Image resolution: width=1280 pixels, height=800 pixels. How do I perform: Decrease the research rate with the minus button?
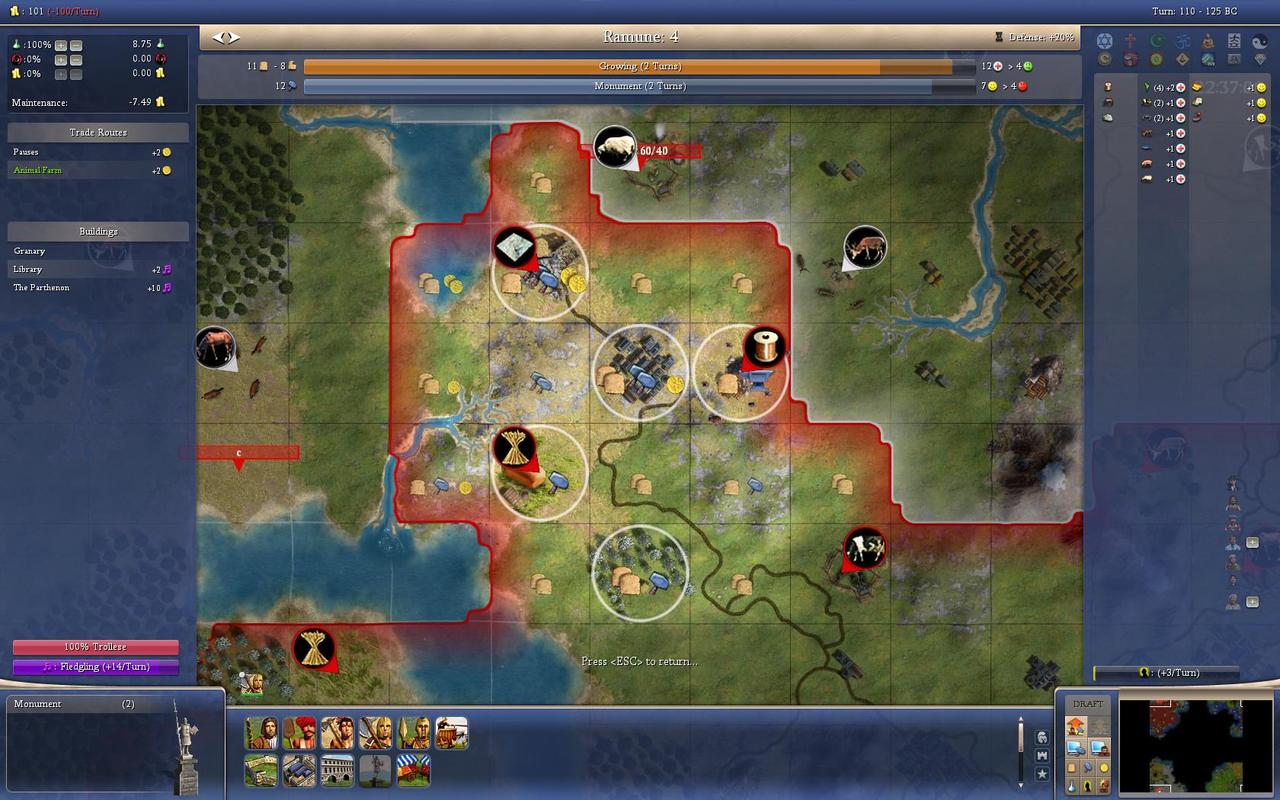[x=76, y=45]
